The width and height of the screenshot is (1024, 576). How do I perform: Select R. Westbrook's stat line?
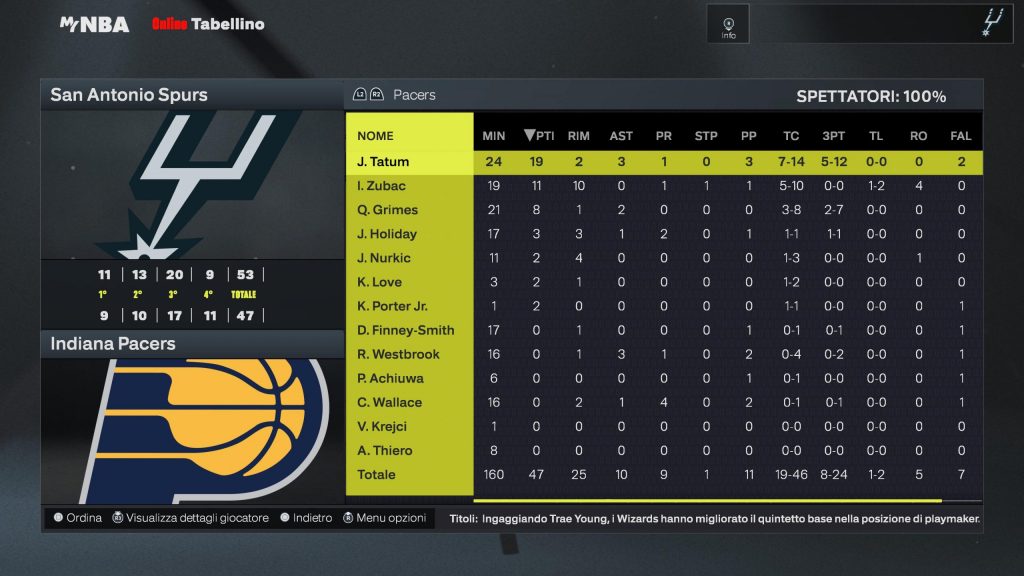(x=398, y=354)
